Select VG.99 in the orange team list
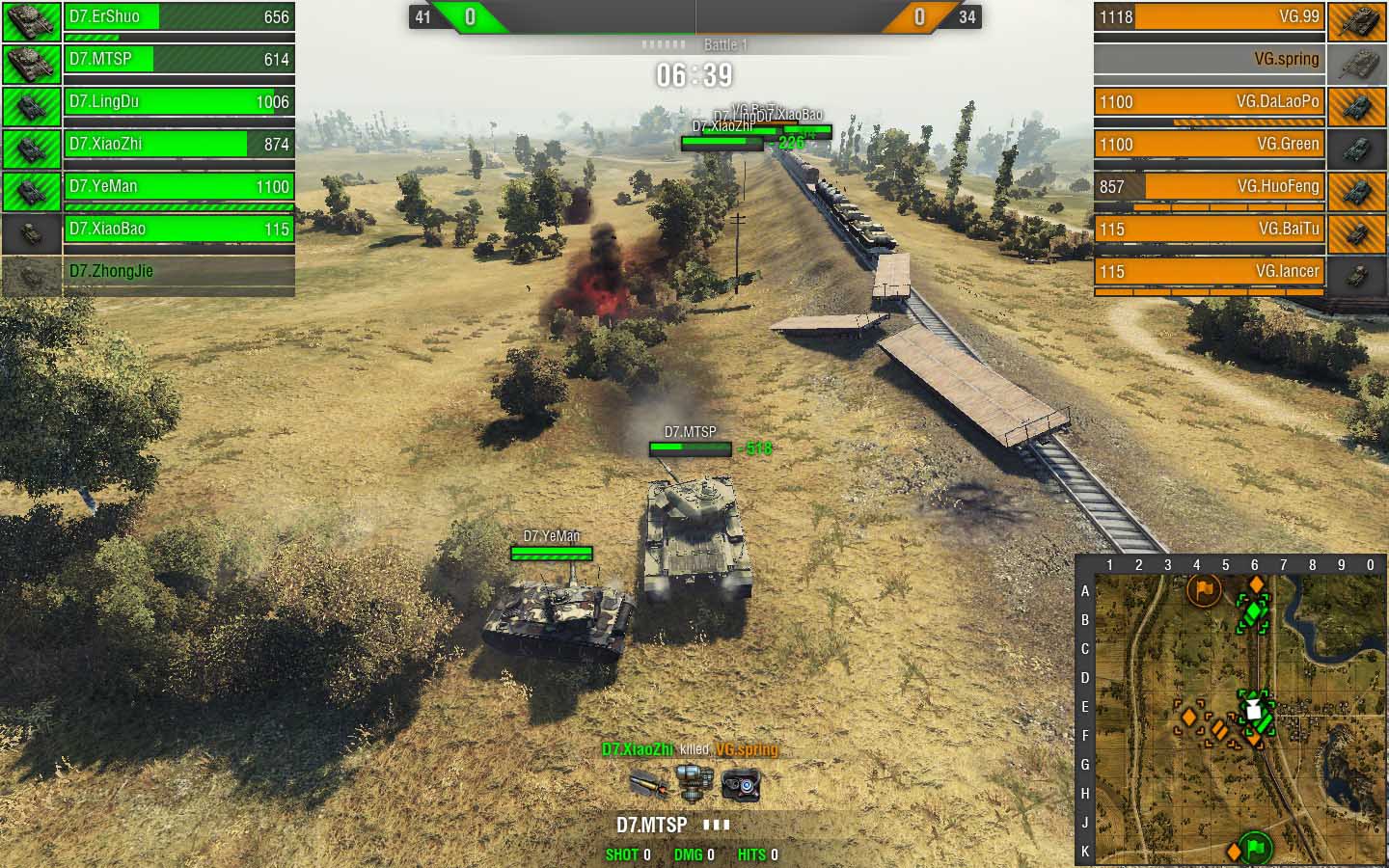 coord(1210,17)
